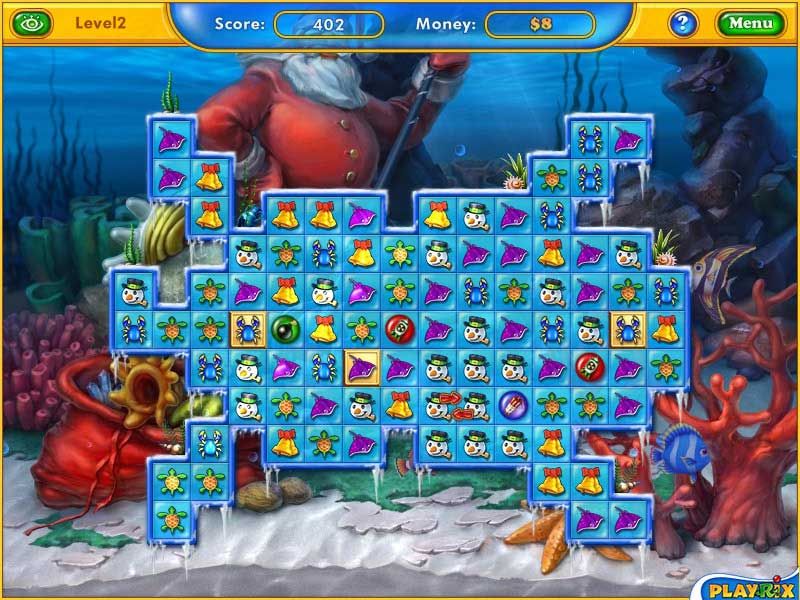This screenshot has width=800, height=600.
Task: Click the blue question mark help button
Action: (683, 23)
